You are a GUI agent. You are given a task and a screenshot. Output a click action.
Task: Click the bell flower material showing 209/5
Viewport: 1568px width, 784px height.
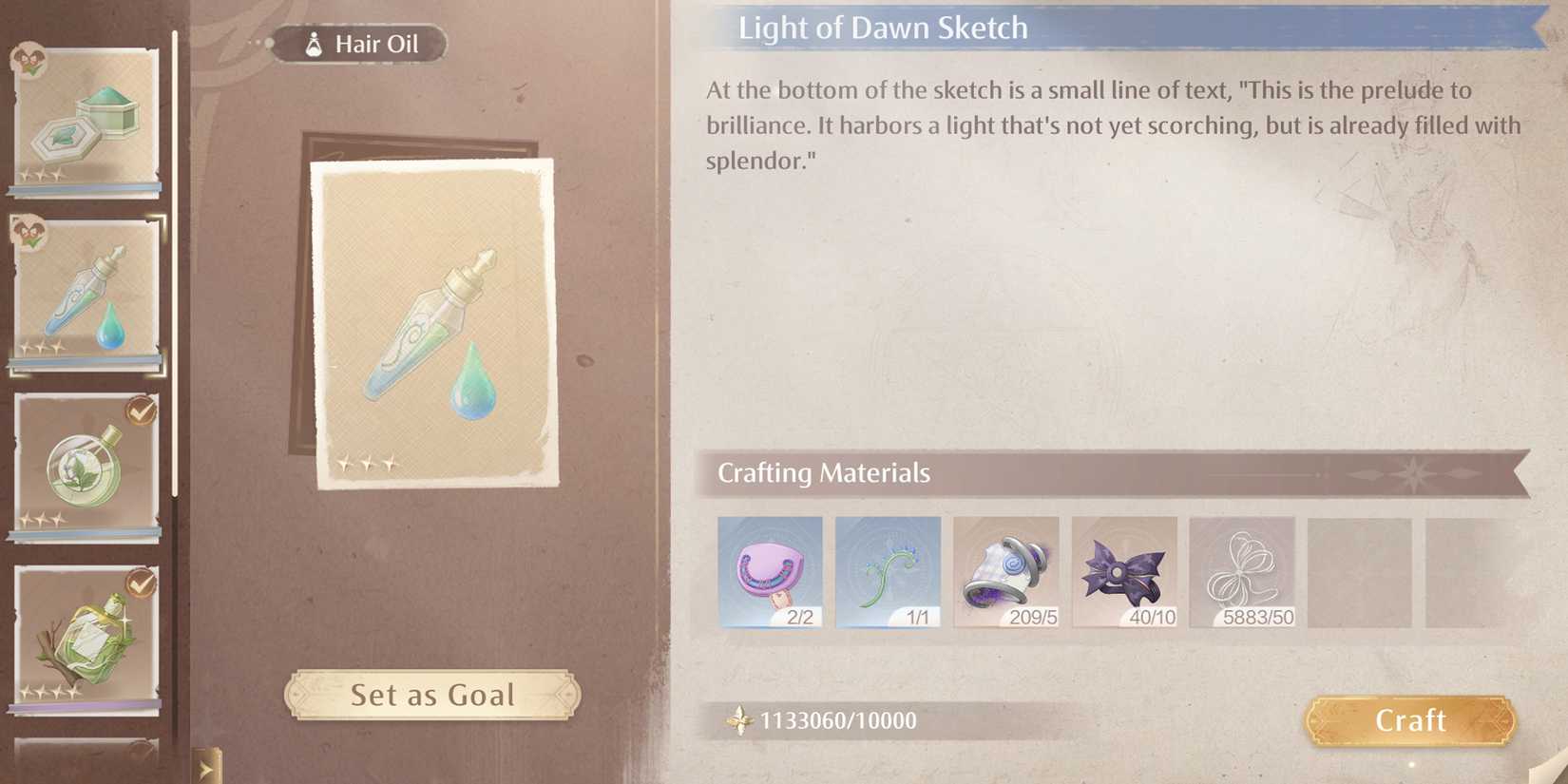click(1006, 570)
